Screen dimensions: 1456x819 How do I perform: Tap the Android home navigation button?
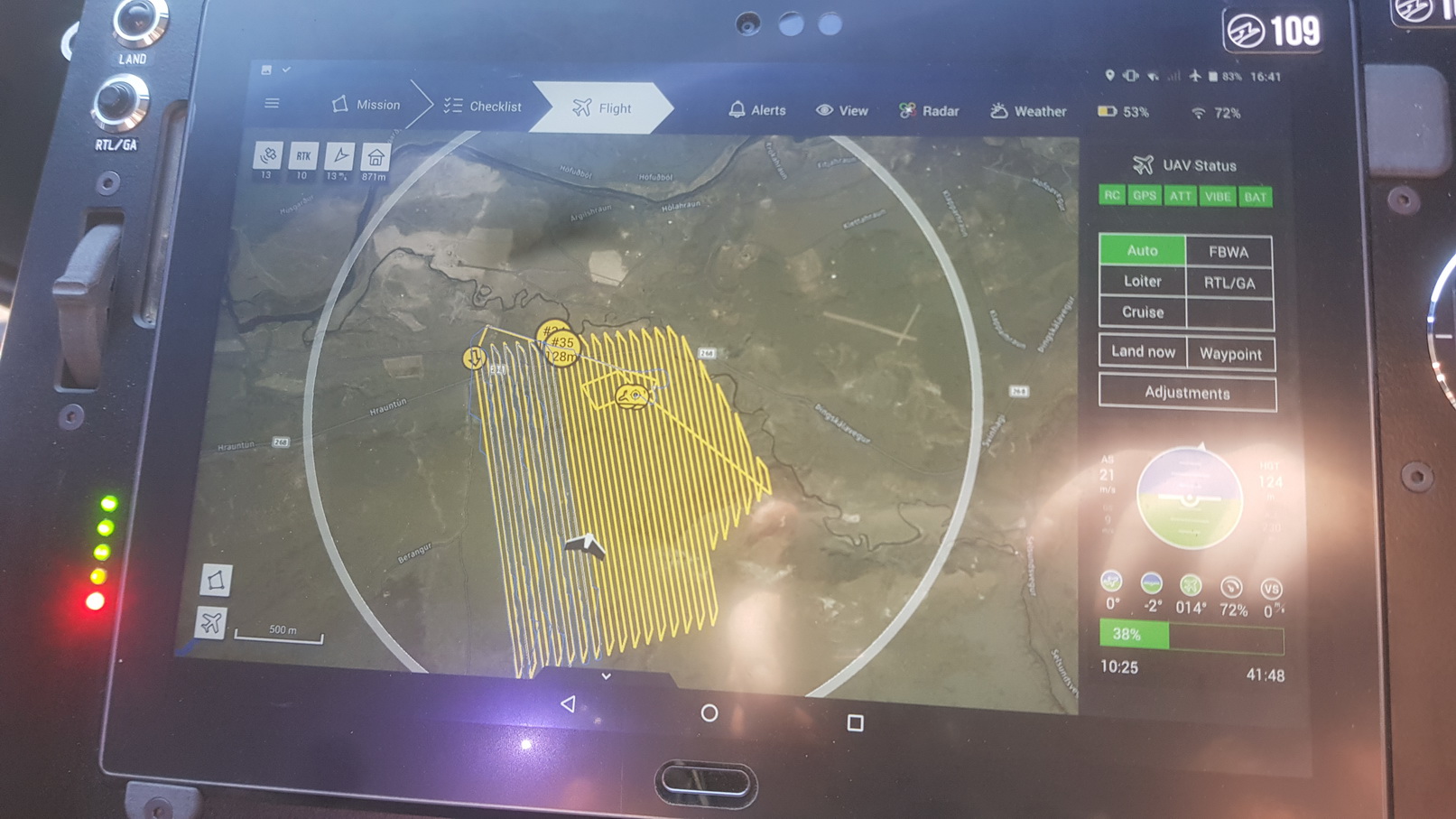click(709, 713)
